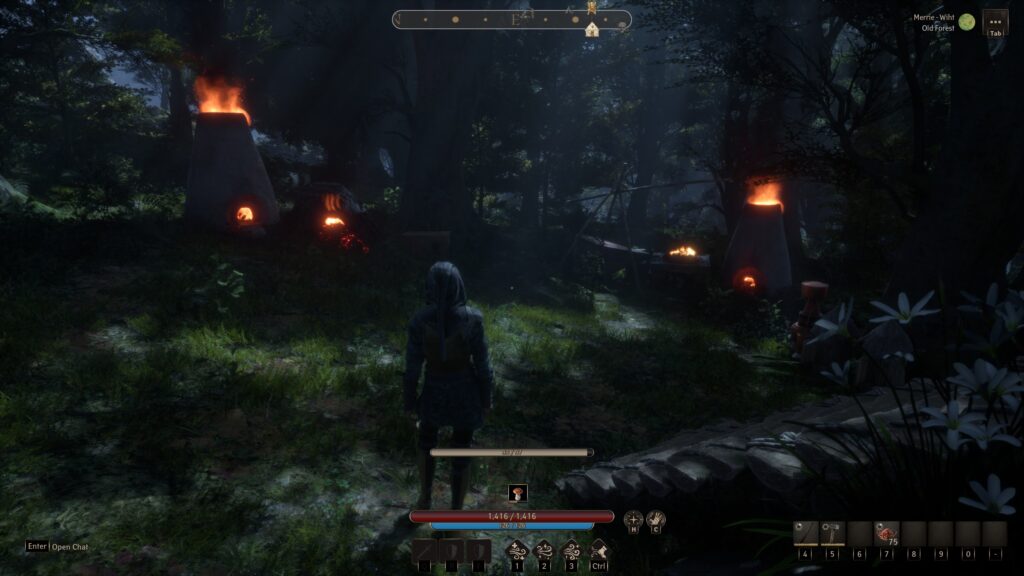The width and height of the screenshot is (1024, 576).
Task: Open the menu via the three-dots button
Action: click(995, 20)
